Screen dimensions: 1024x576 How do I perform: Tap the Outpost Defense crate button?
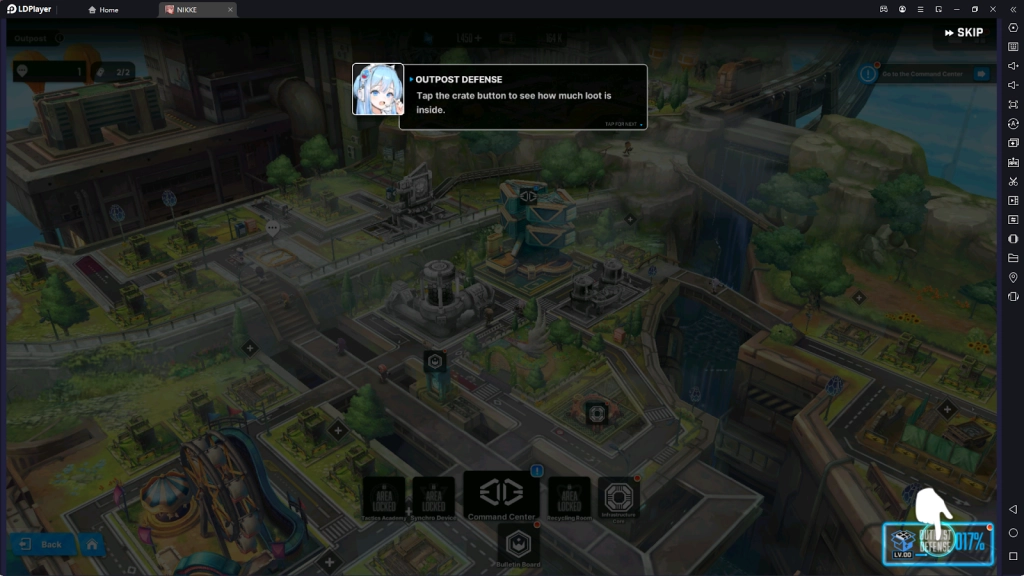(x=937, y=543)
